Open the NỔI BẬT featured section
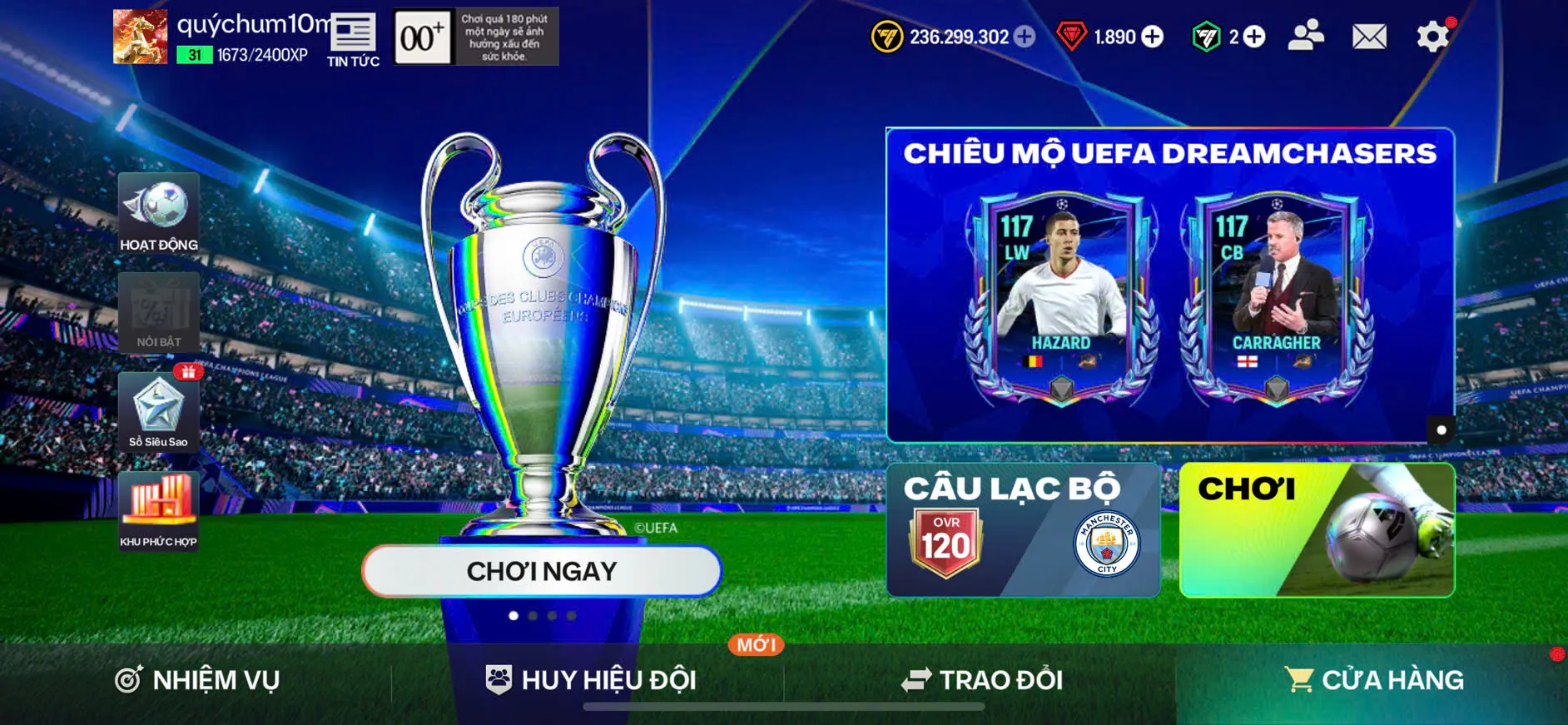The width and height of the screenshot is (1568, 725). click(158, 312)
